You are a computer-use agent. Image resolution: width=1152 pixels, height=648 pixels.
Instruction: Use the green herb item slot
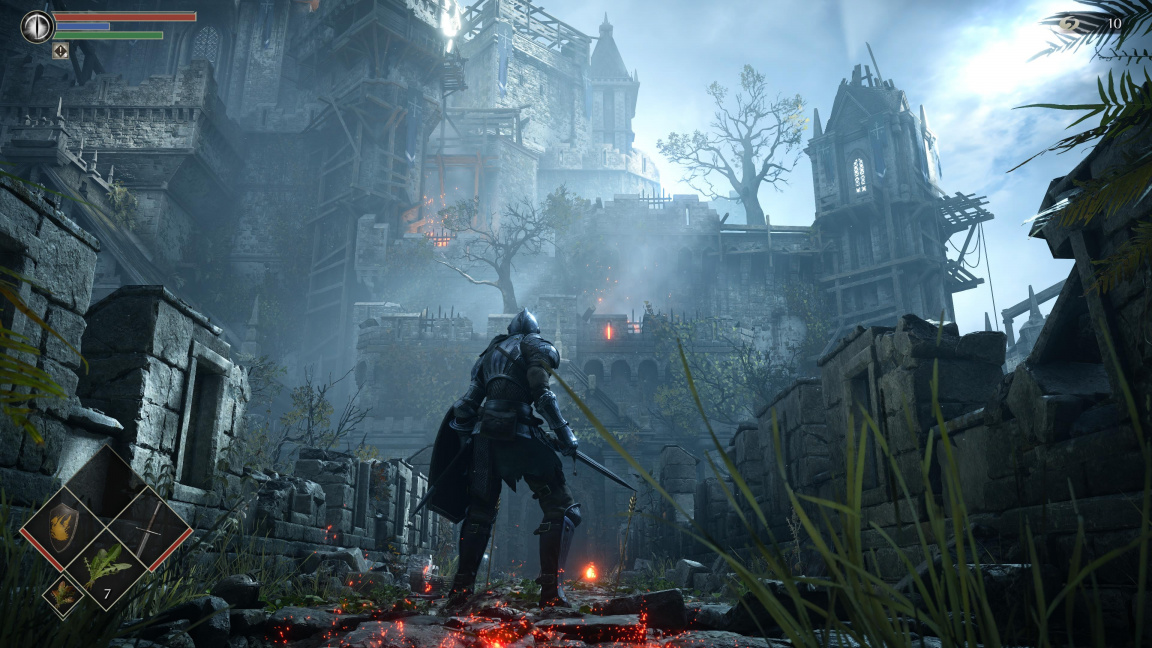pyautogui.click(x=105, y=566)
